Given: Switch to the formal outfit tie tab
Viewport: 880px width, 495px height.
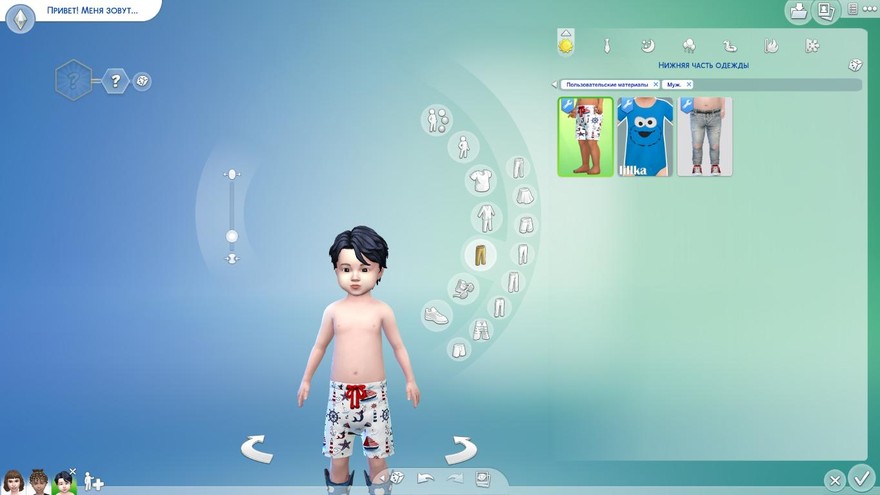Looking at the screenshot, I should (x=606, y=45).
